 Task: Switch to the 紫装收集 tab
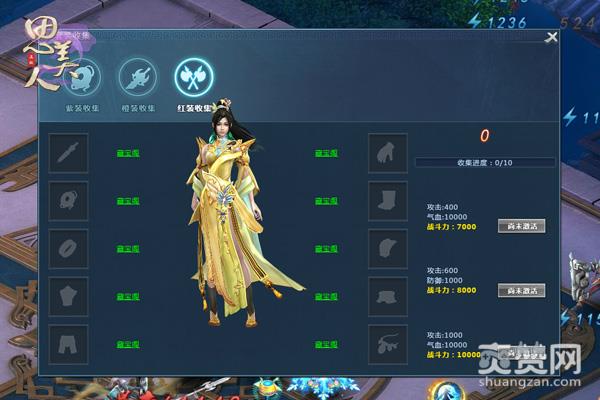(x=82, y=76)
